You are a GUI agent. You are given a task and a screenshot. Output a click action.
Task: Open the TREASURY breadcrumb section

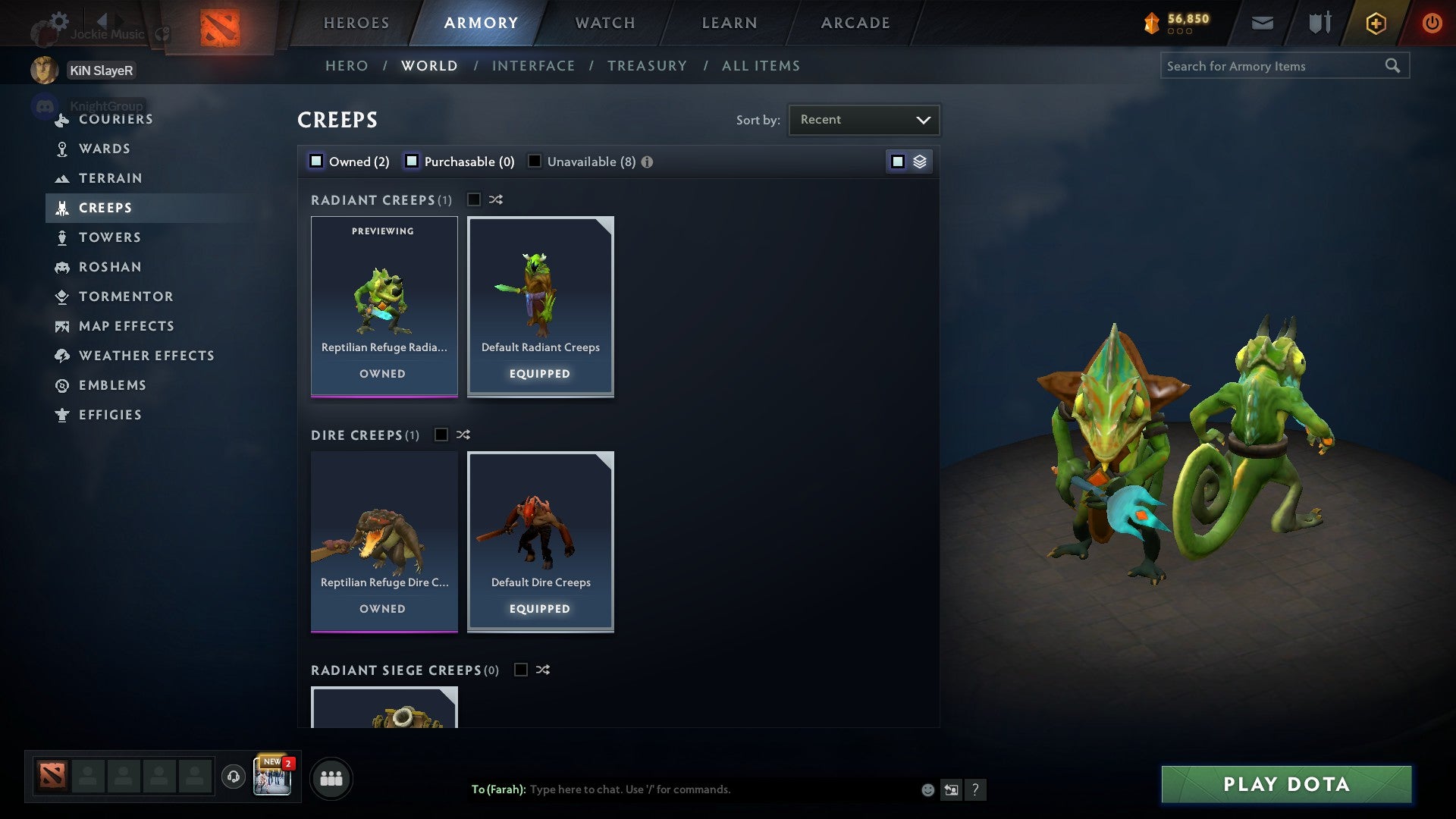pos(647,65)
